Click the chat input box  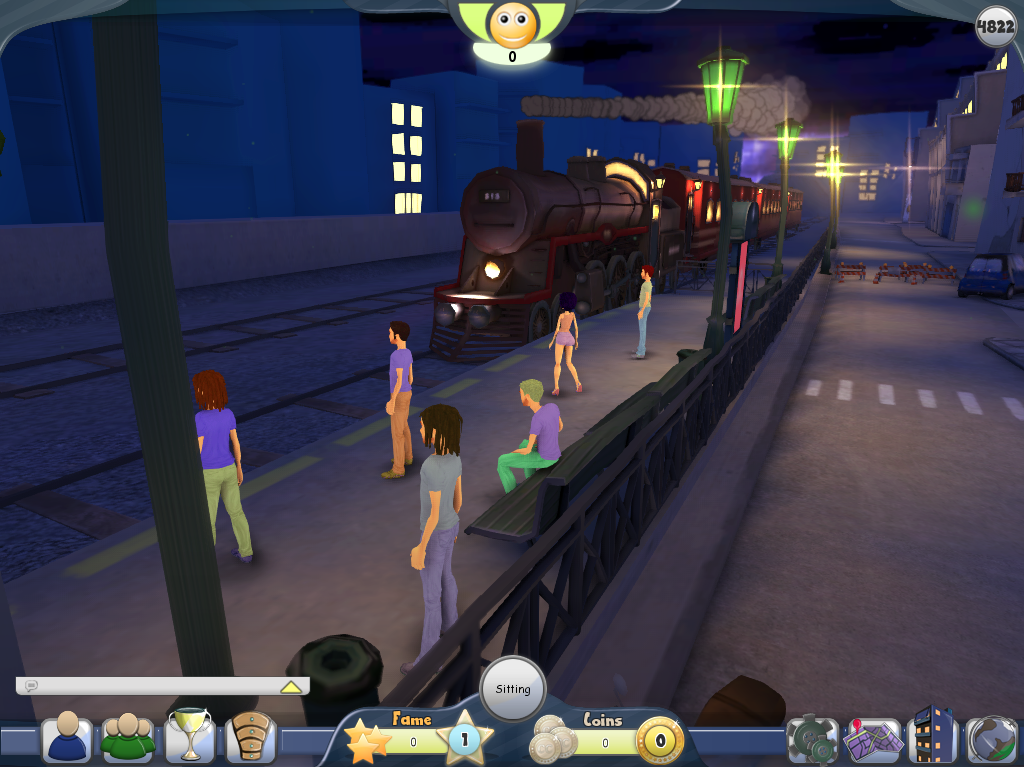point(150,686)
